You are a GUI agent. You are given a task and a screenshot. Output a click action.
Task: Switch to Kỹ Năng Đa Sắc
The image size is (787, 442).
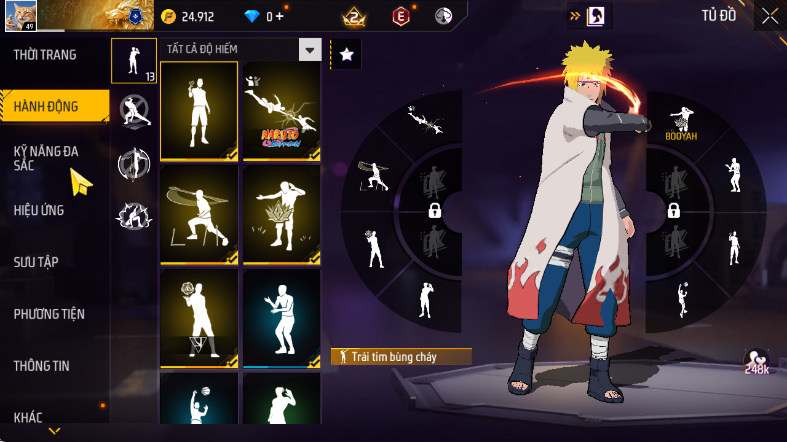pyautogui.click(x=46, y=158)
